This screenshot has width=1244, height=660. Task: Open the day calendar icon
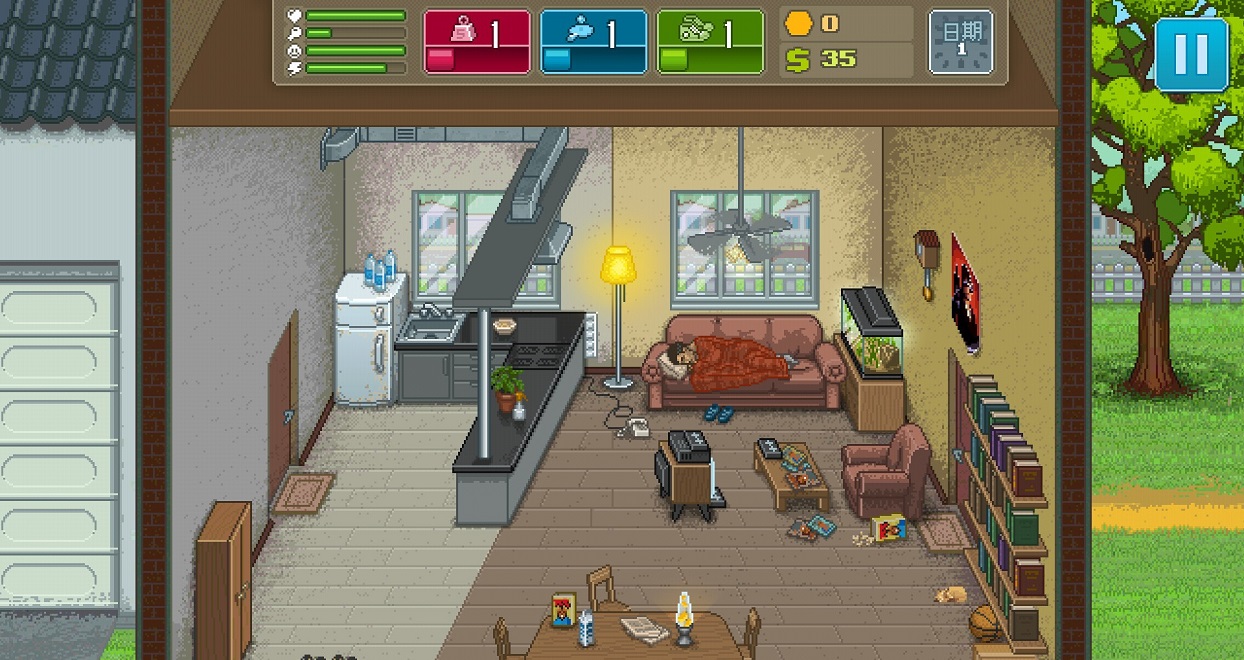click(x=961, y=42)
